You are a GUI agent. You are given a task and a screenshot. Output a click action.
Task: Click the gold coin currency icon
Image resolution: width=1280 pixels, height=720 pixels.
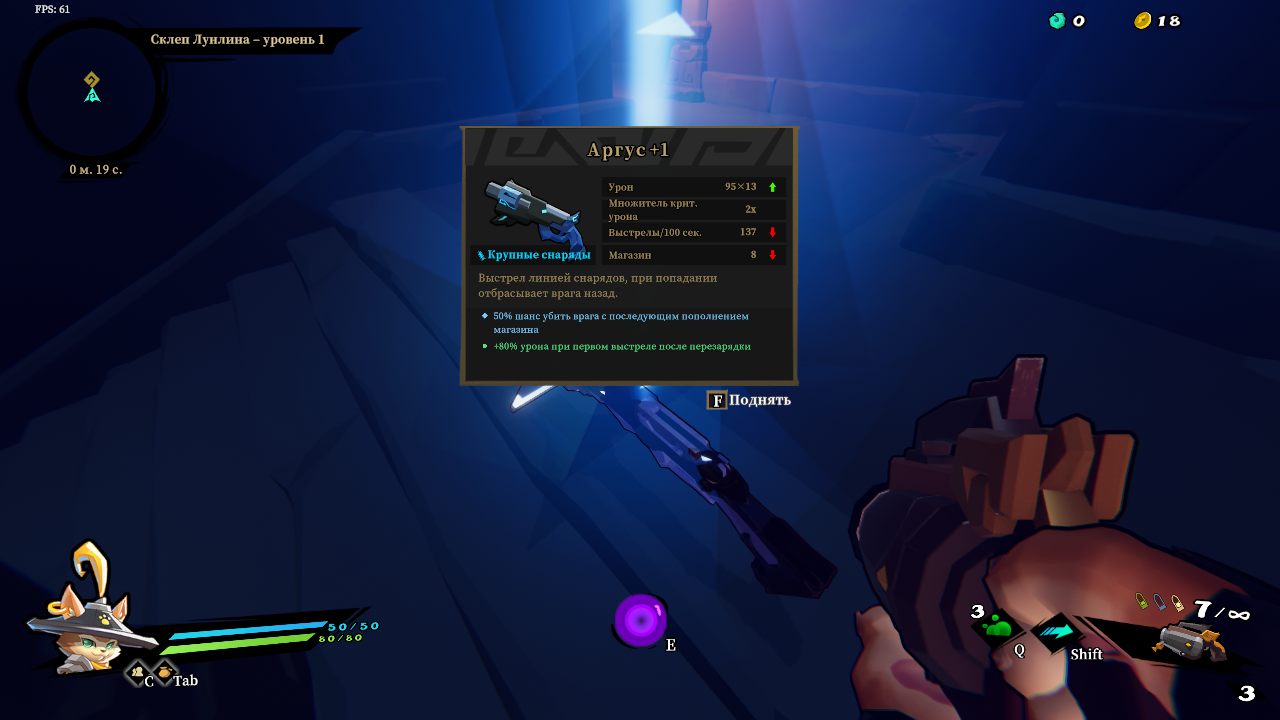pyautogui.click(x=1142, y=21)
